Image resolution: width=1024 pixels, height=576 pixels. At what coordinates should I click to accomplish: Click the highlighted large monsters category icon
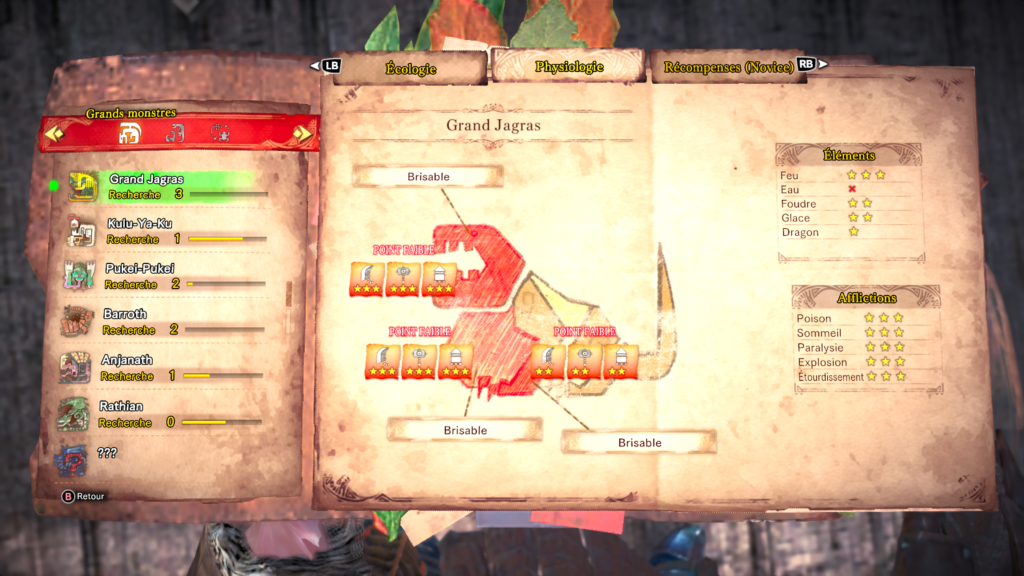pyautogui.click(x=130, y=133)
